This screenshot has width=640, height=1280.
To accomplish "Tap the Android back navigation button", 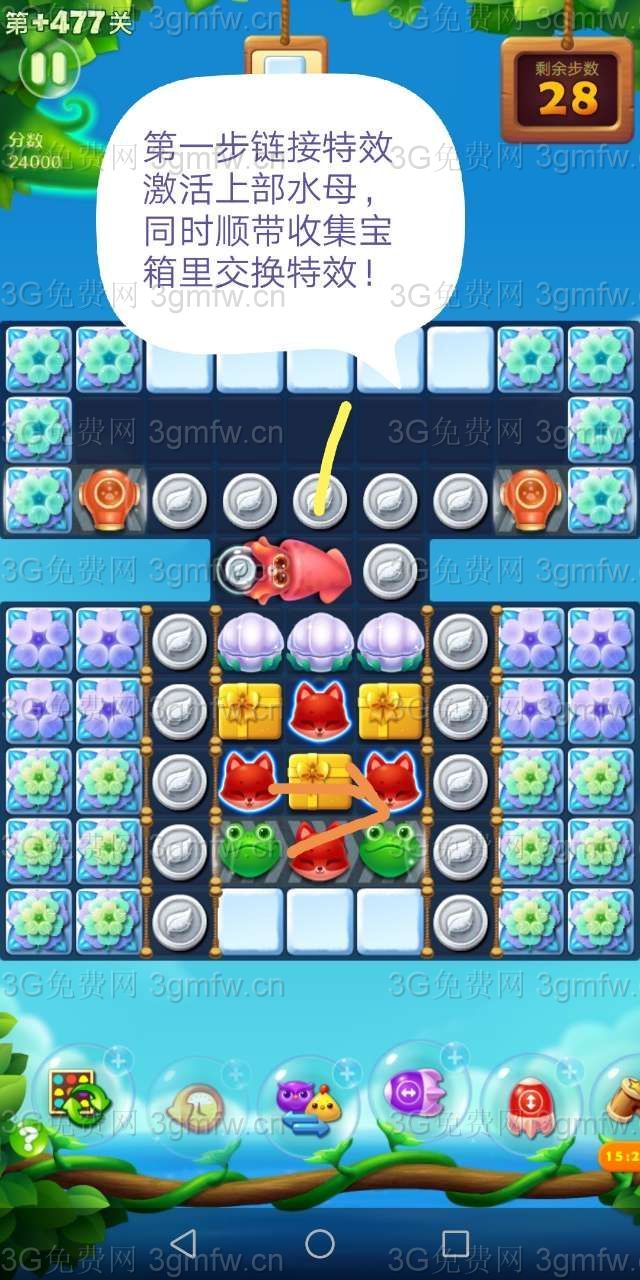I will (x=183, y=1243).
